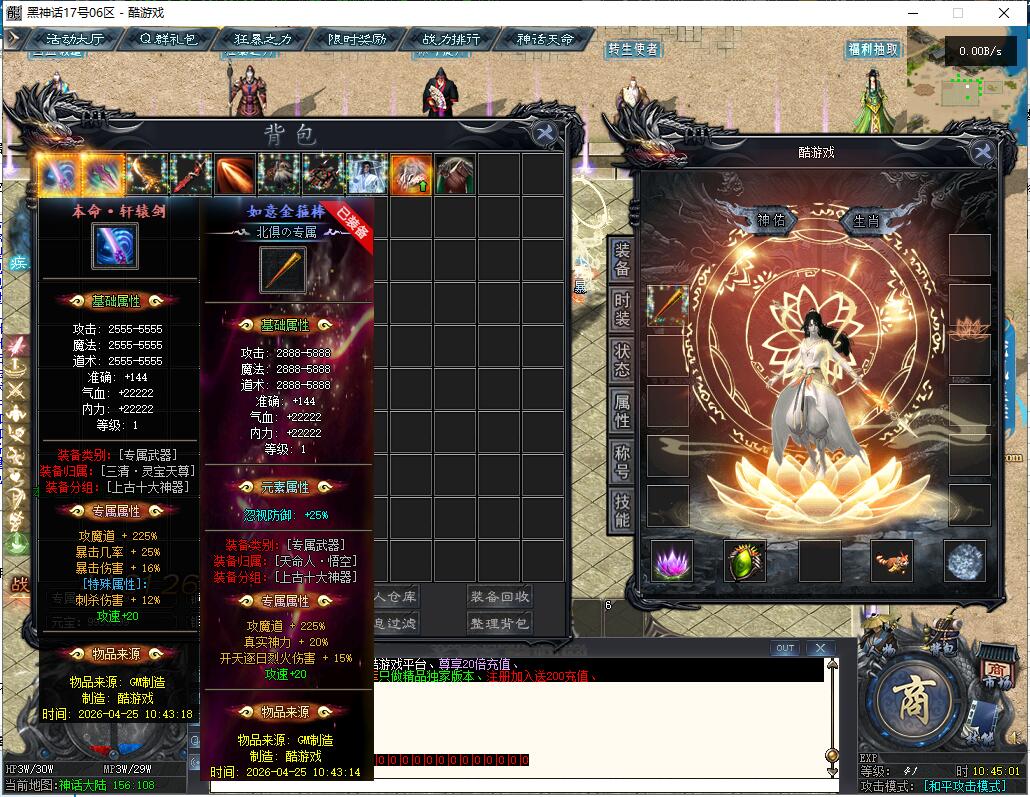Click the 整理背包 sort backpack button

point(499,623)
